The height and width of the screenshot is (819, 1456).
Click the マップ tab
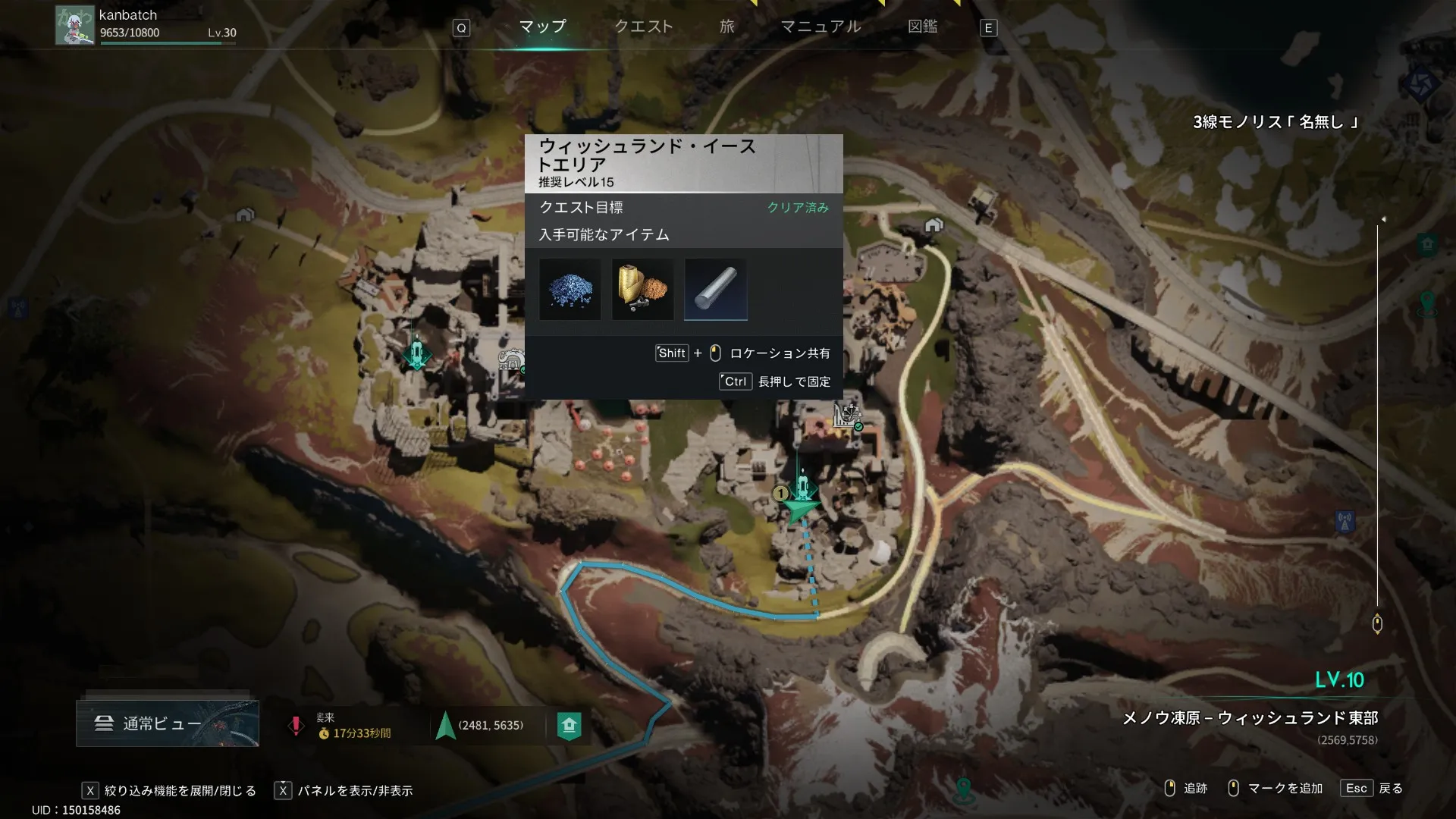coord(542,27)
